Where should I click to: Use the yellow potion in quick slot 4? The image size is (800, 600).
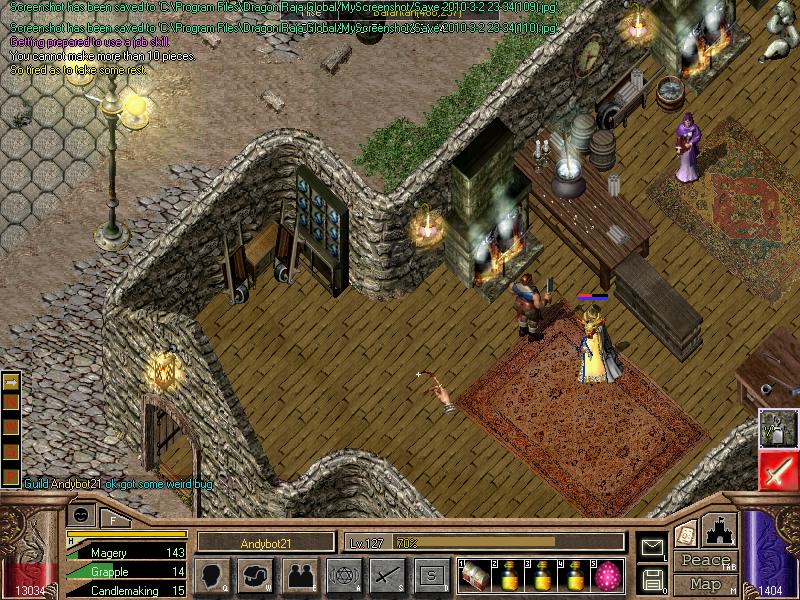575,575
